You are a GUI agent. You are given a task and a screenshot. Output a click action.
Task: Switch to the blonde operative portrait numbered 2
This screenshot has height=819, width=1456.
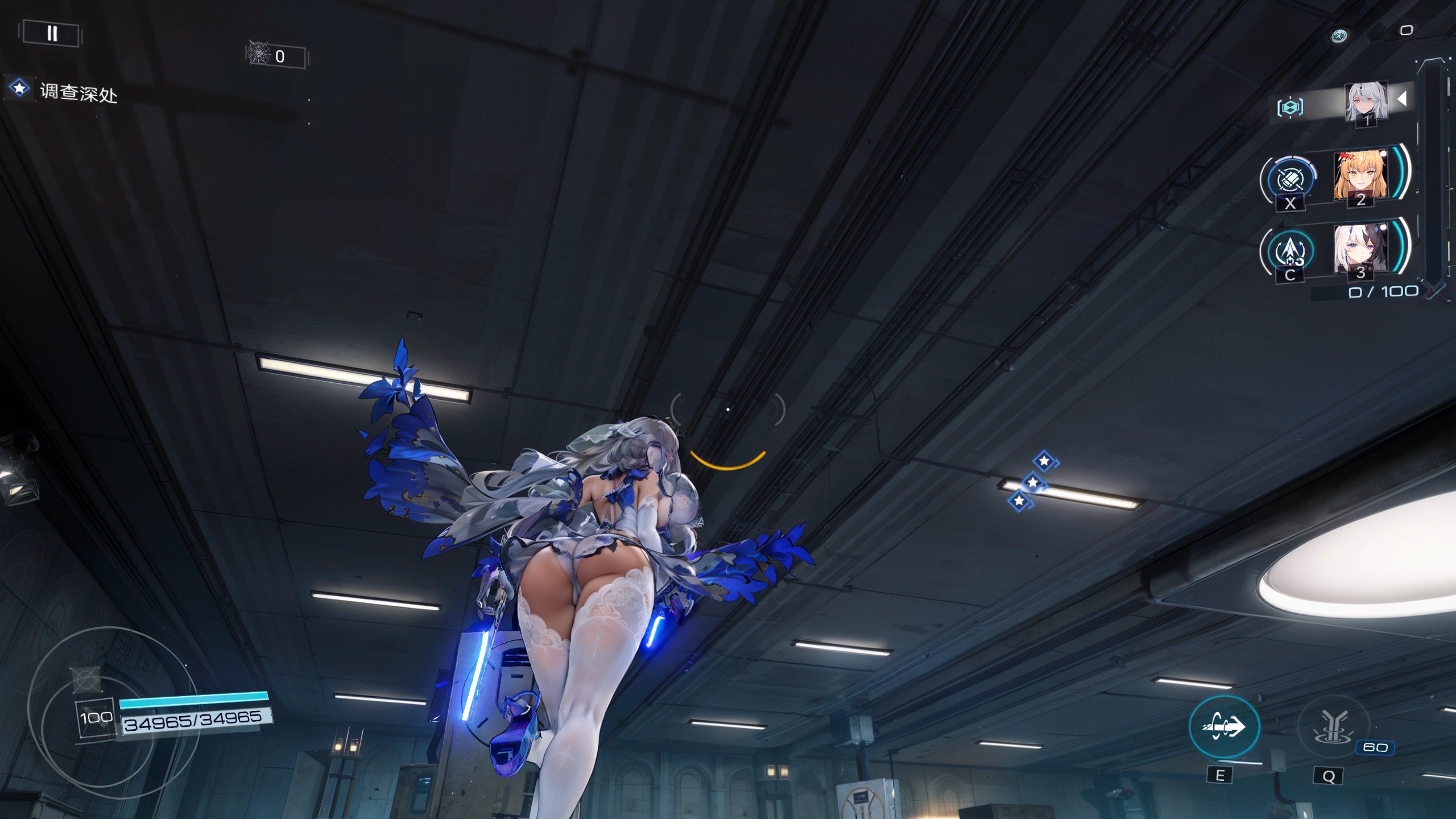click(1361, 175)
